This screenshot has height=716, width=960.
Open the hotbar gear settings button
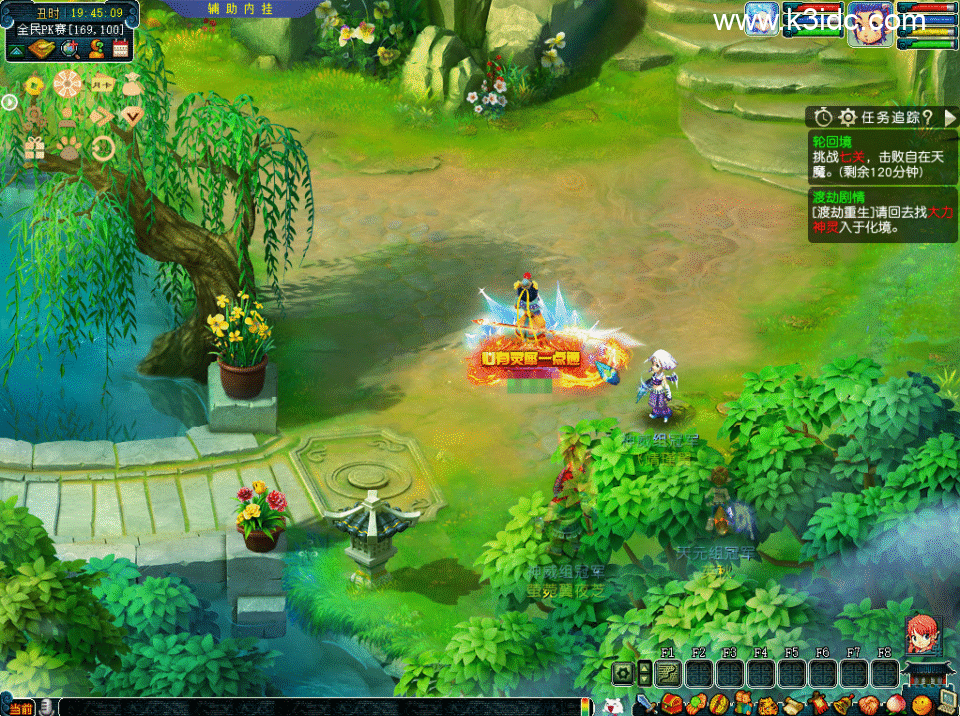click(623, 673)
